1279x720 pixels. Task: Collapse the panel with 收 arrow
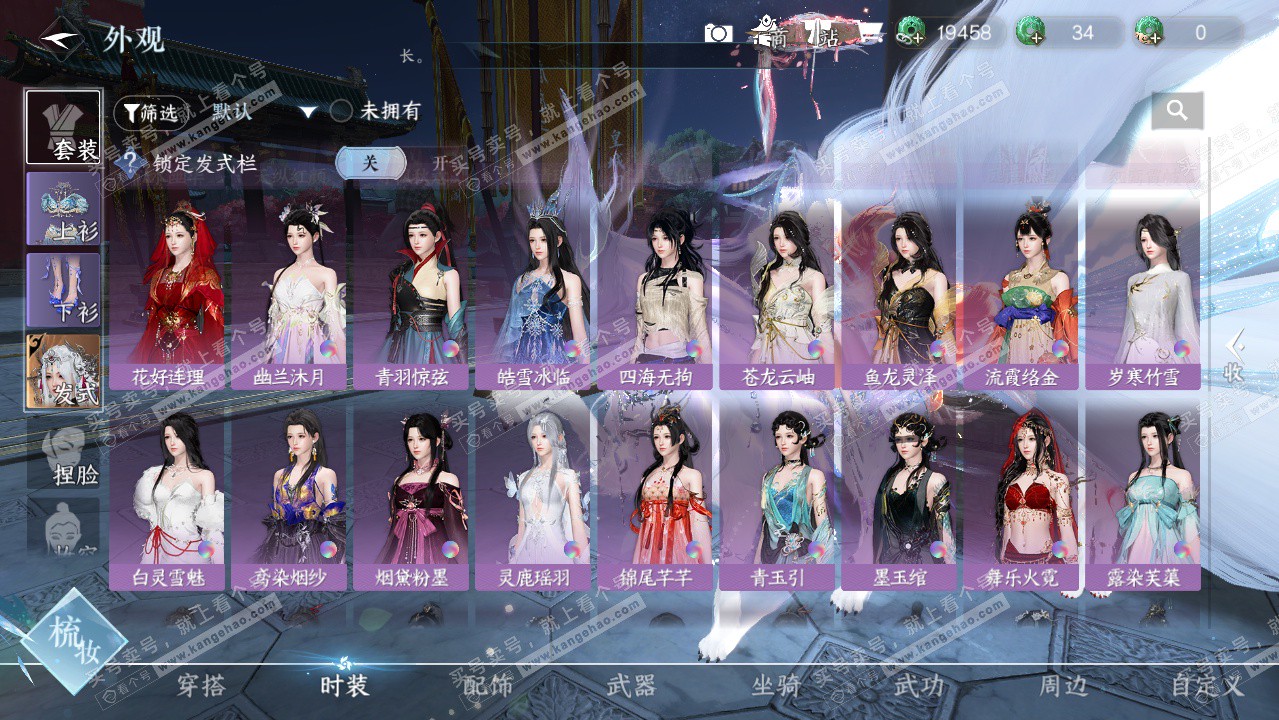tap(1235, 357)
